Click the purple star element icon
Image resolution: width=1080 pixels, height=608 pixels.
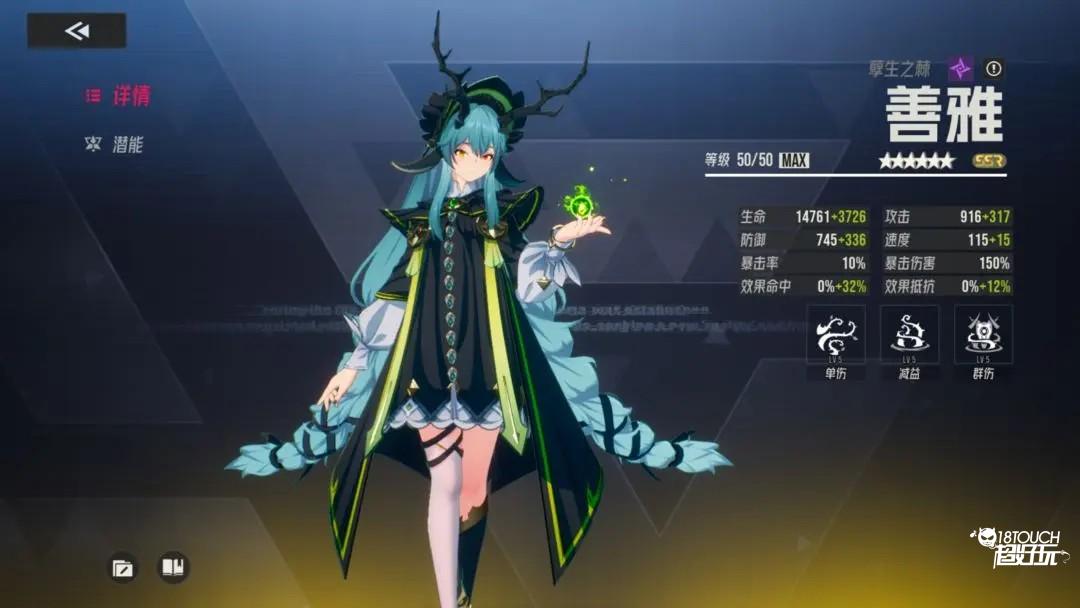click(x=960, y=68)
